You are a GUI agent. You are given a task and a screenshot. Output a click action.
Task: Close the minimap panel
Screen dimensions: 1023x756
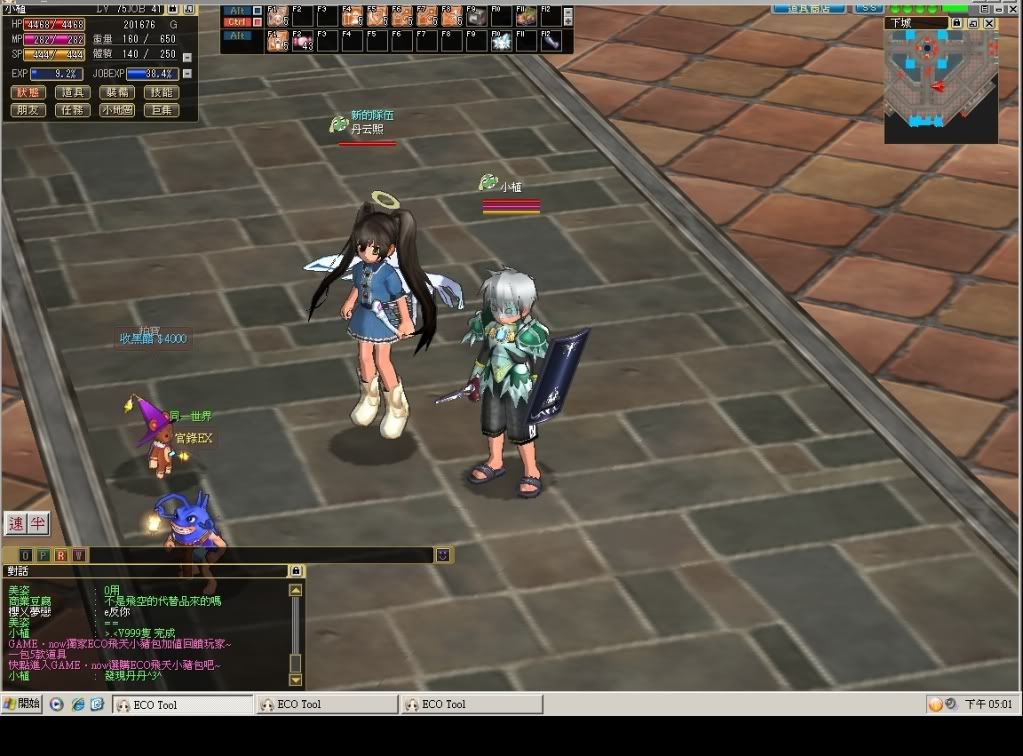coord(989,23)
